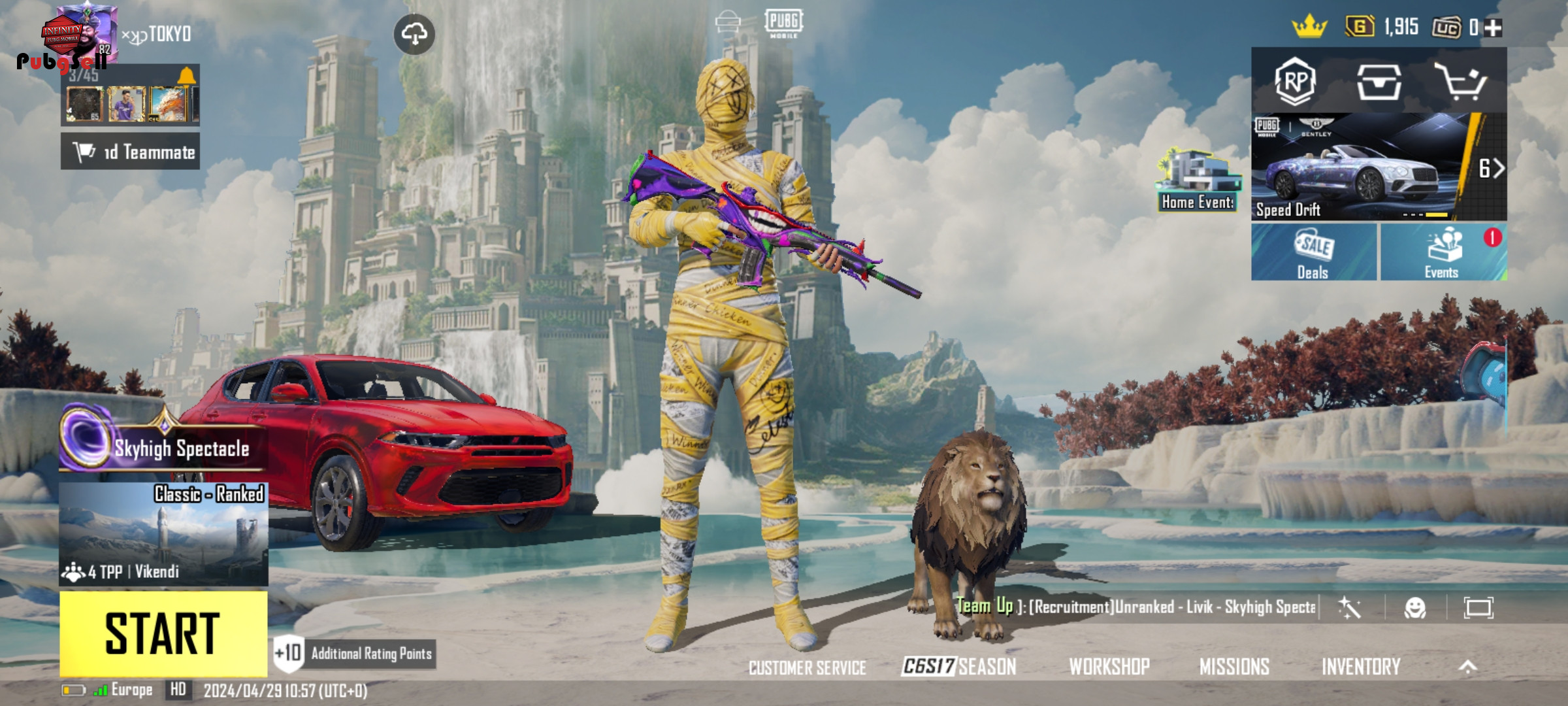The width and height of the screenshot is (1568, 706).
Task: Click the Find Teammate button
Action: pos(131,152)
